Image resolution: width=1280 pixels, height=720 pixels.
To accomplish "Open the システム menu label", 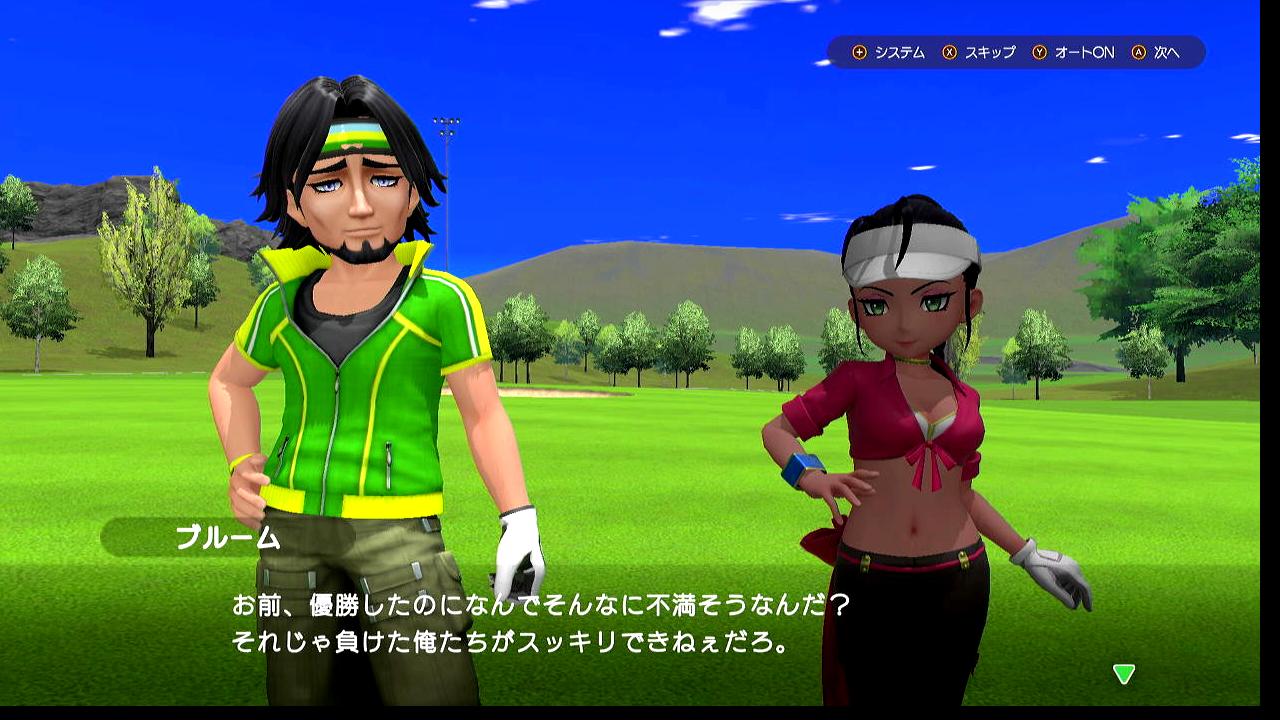I will 899,52.
